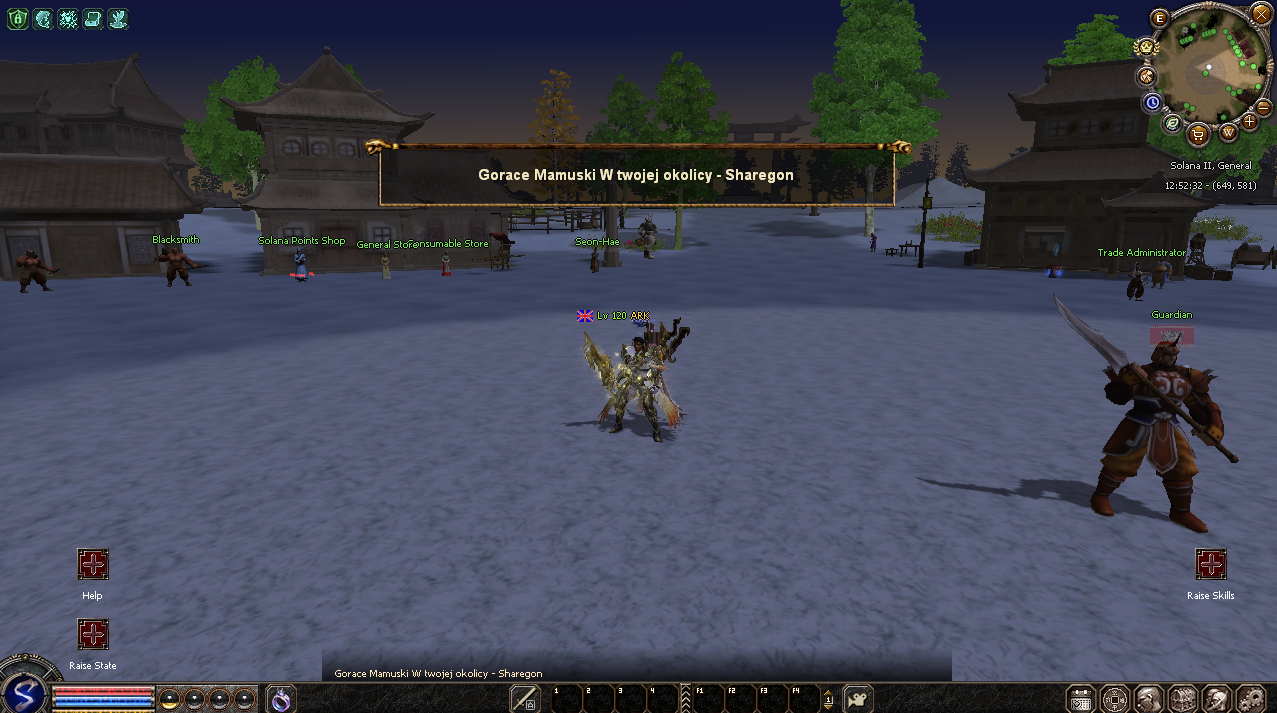Click the red Help cross icon
The height and width of the screenshot is (713, 1277).
click(x=93, y=564)
